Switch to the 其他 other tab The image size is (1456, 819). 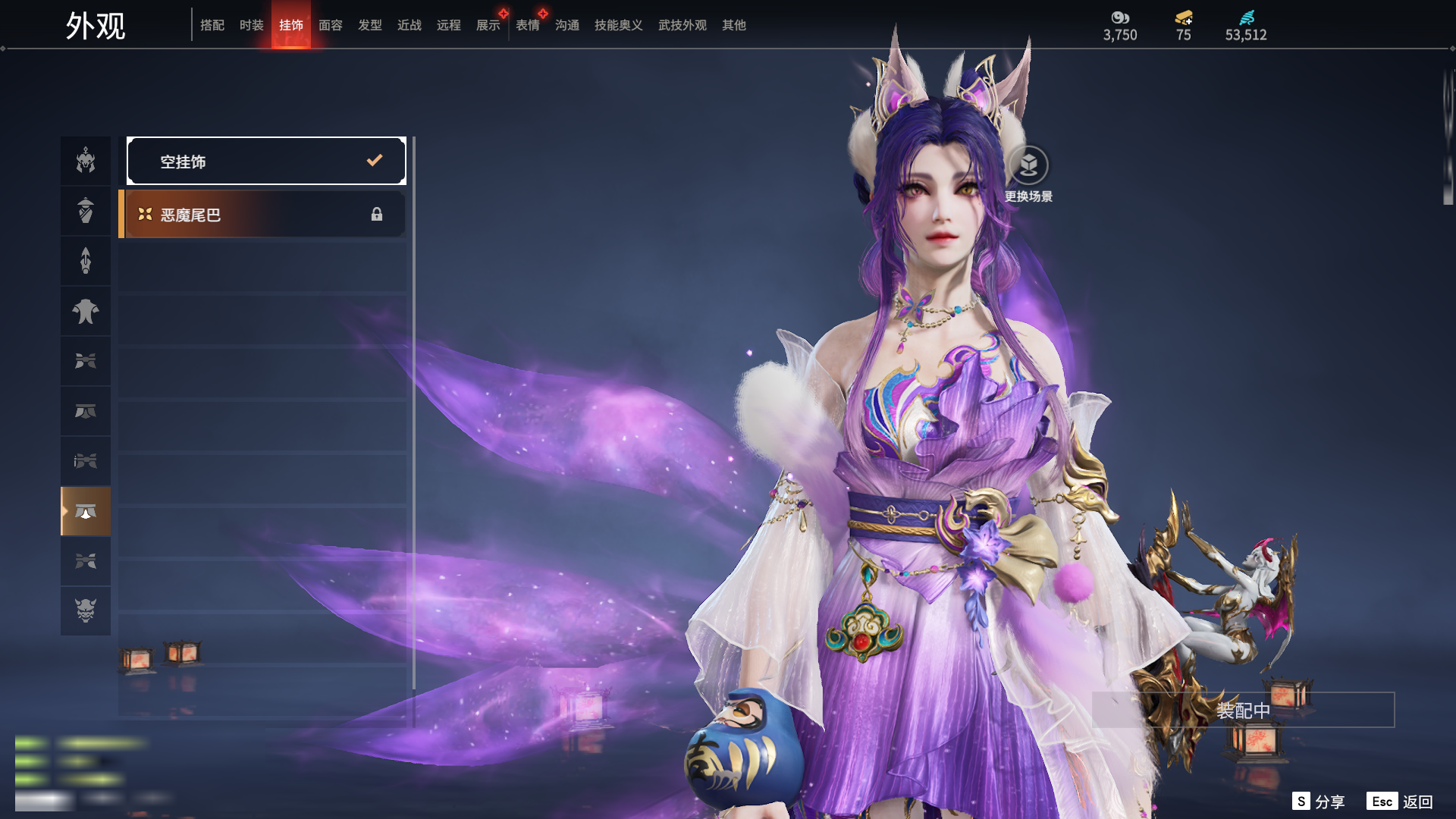coord(733,25)
